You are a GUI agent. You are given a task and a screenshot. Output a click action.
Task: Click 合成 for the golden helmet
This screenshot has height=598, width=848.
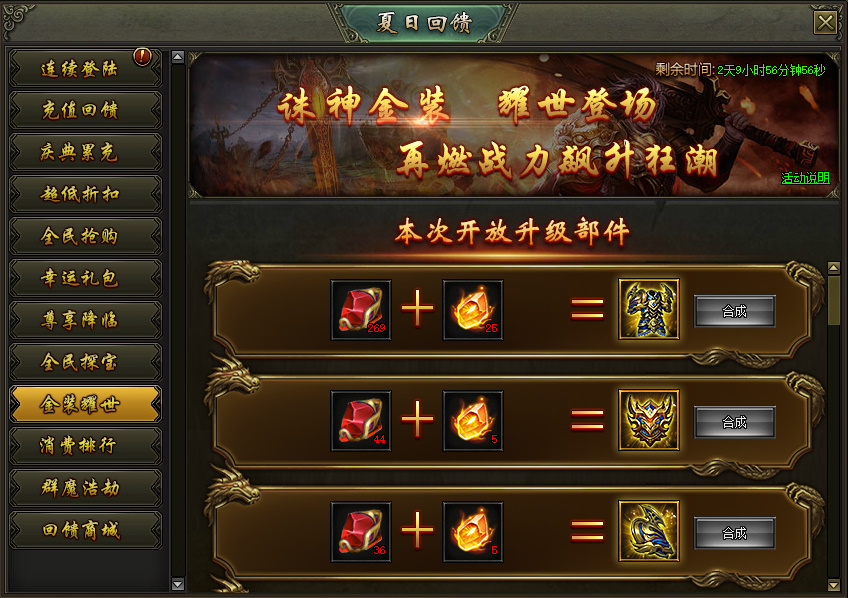tap(734, 422)
